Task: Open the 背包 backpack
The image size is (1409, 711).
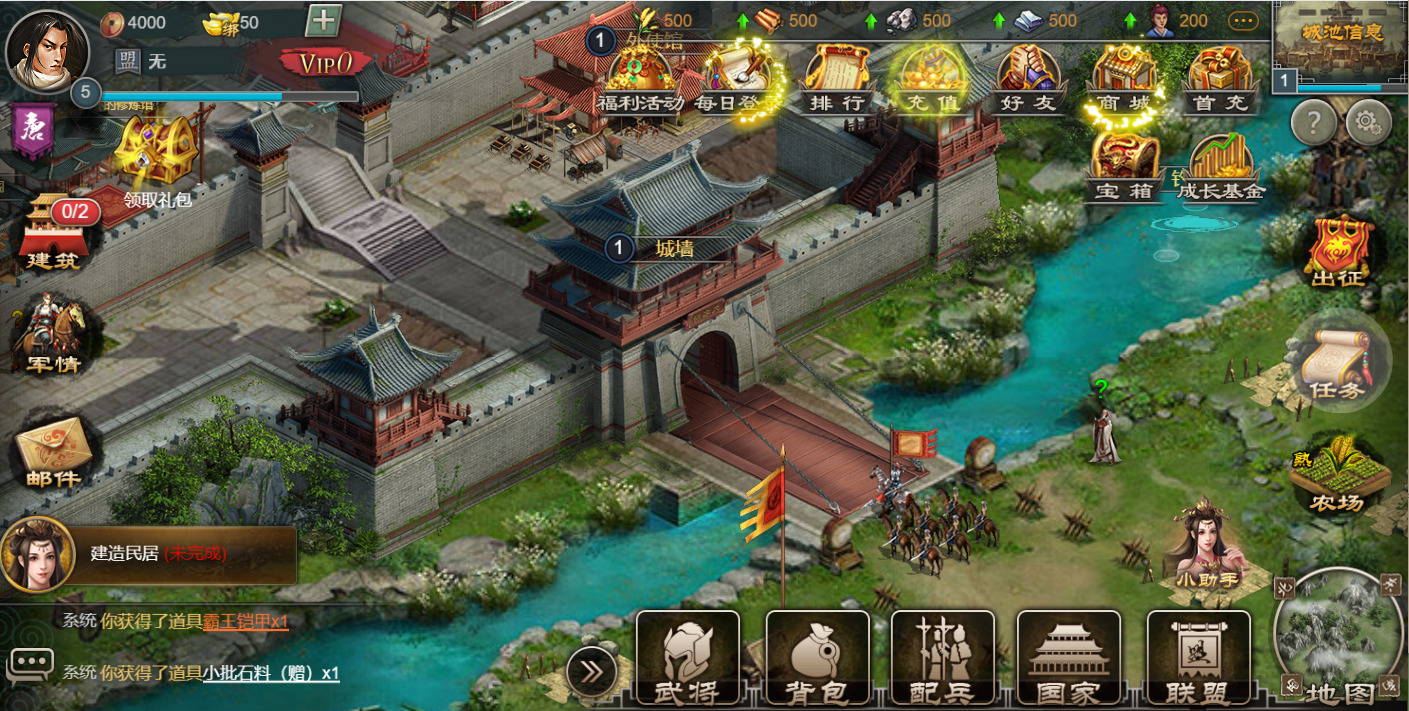Action: [817, 656]
